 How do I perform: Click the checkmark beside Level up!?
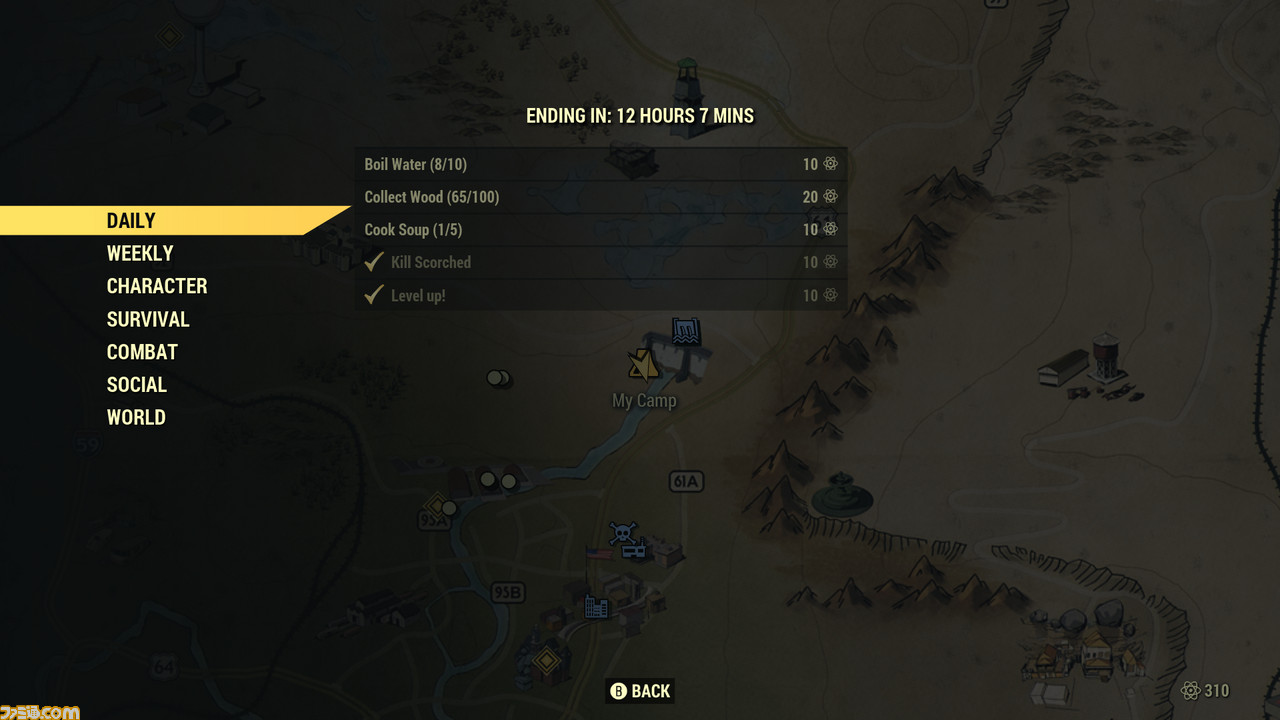tap(373, 295)
